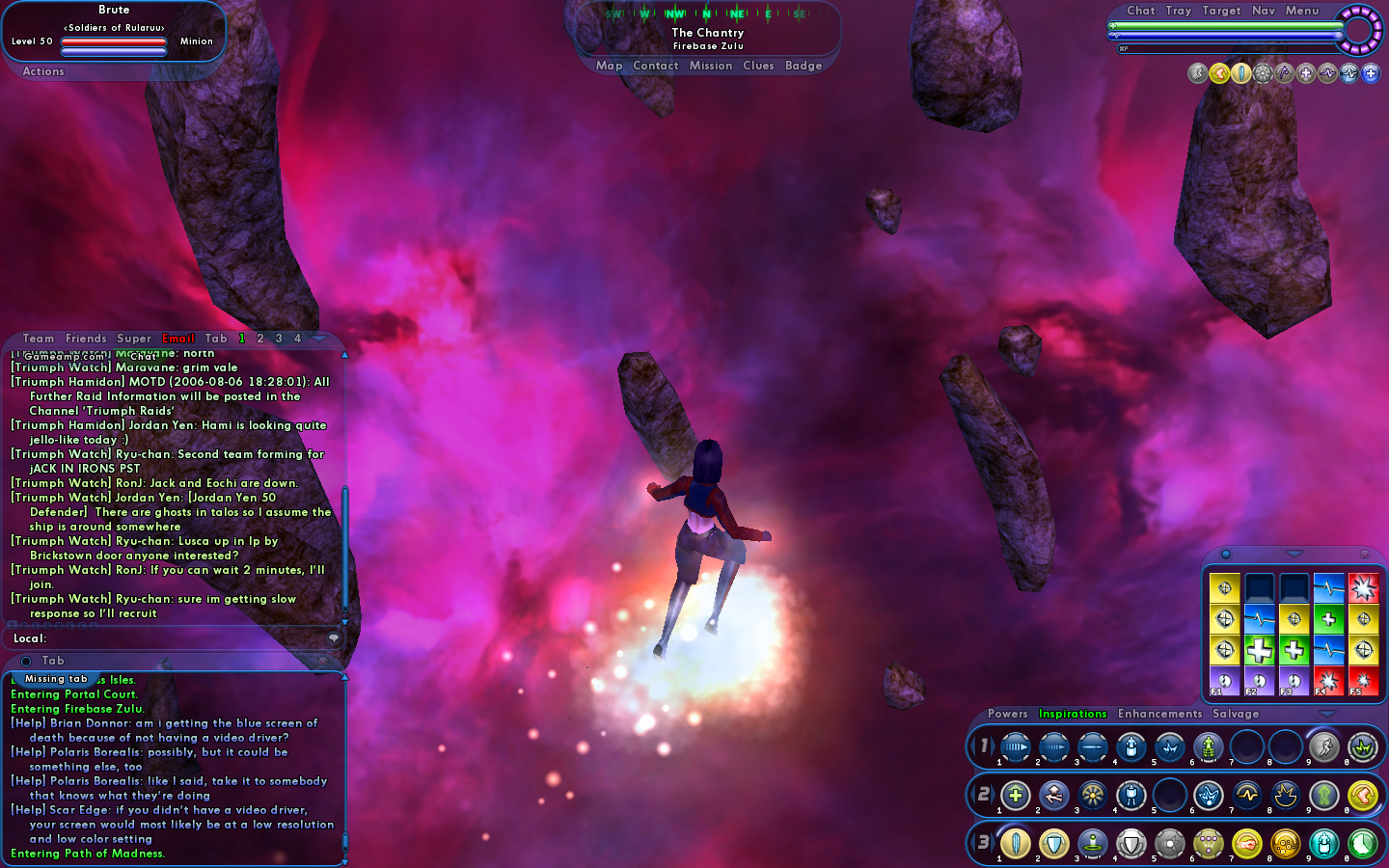Image resolution: width=1389 pixels, height=868 pixels.
Task: Open the Map from the navigation bar
Action: coord(609,66)
